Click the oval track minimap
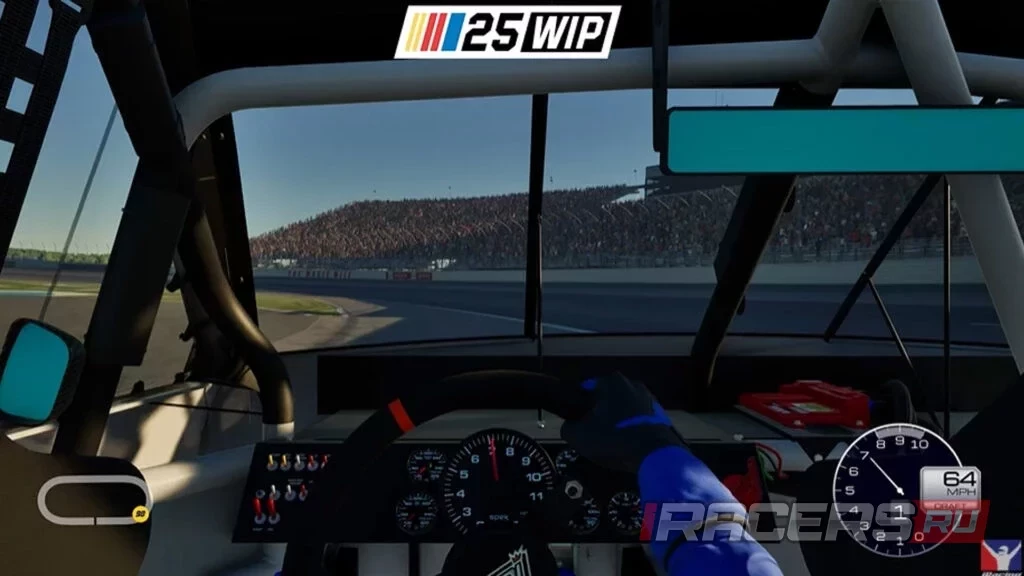The width and height of the screenshot is (1024, 576). coord(94,499)
